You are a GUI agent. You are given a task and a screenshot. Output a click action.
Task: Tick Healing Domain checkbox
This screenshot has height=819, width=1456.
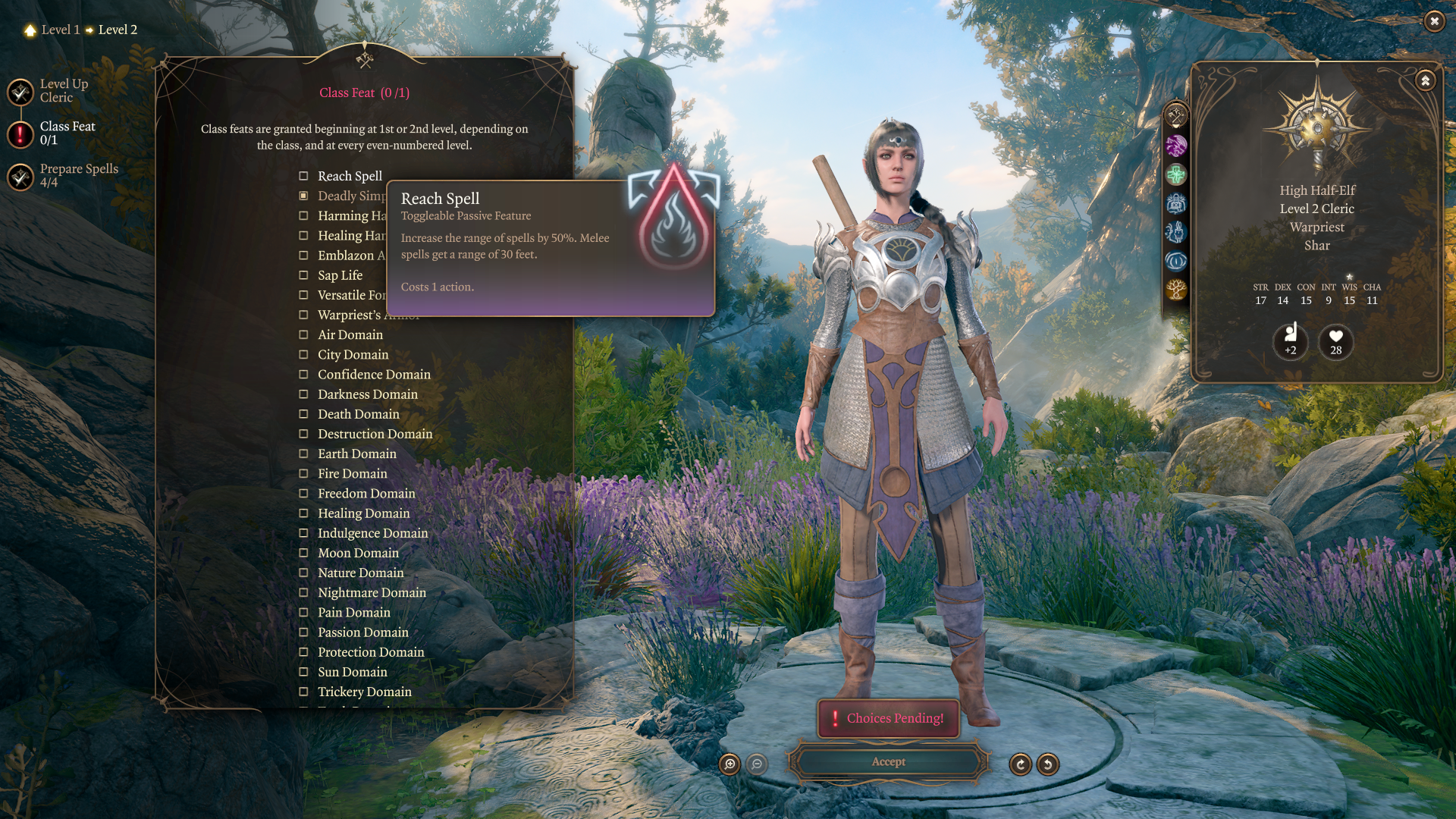pyautogui.click(x=303, y=513)
